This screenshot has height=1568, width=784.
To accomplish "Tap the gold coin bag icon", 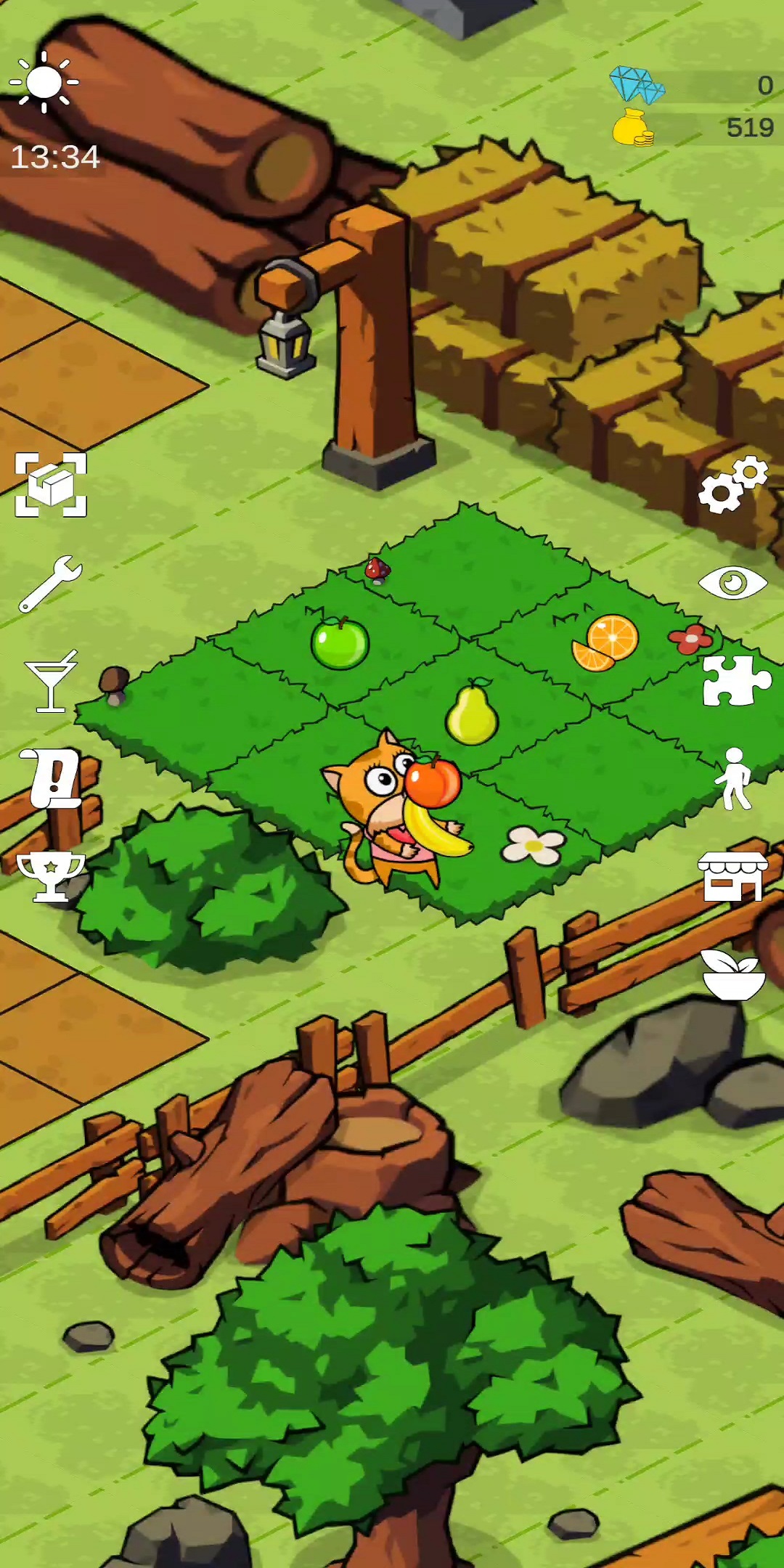I will click(x=632, y=128).
